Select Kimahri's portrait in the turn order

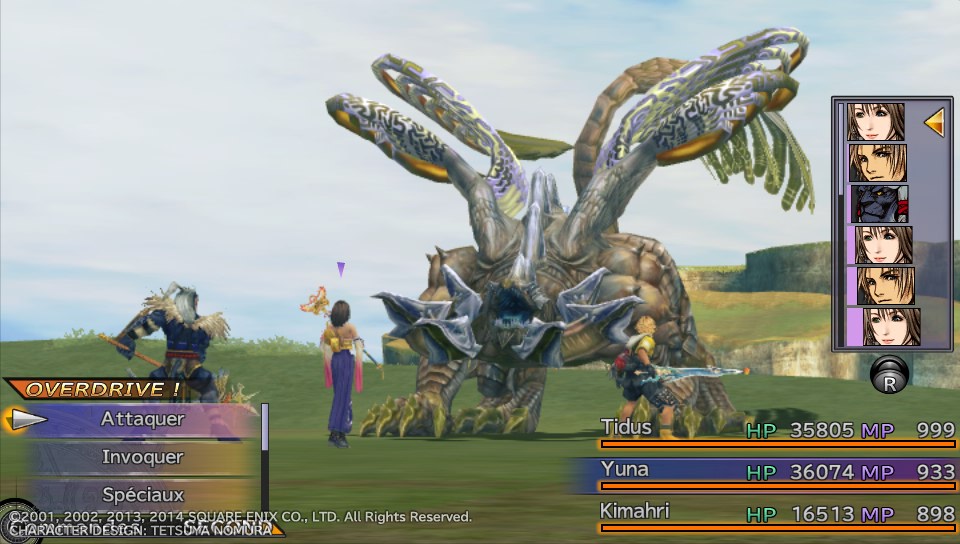(x=879, y=204)
